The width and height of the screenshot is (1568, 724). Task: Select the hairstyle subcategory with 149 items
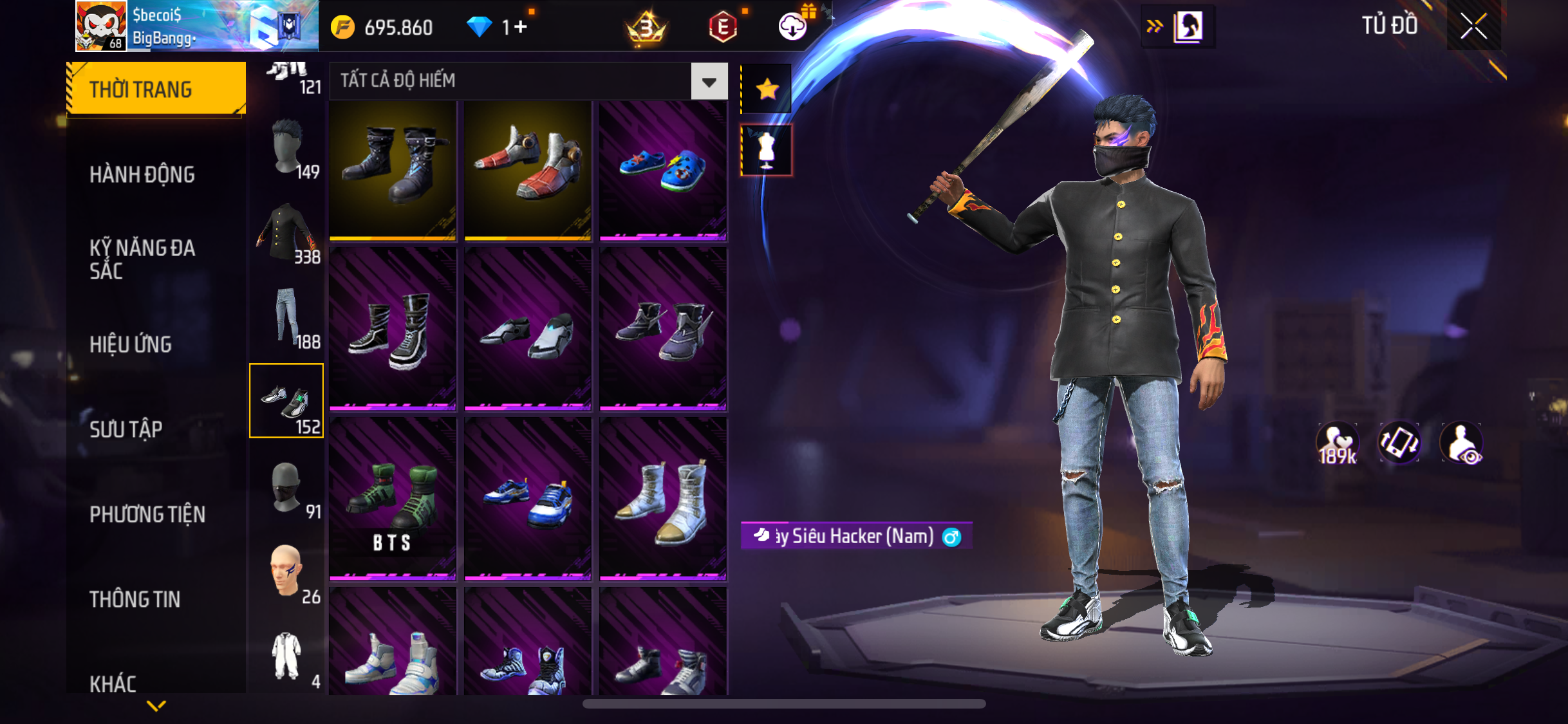(286, 149)
